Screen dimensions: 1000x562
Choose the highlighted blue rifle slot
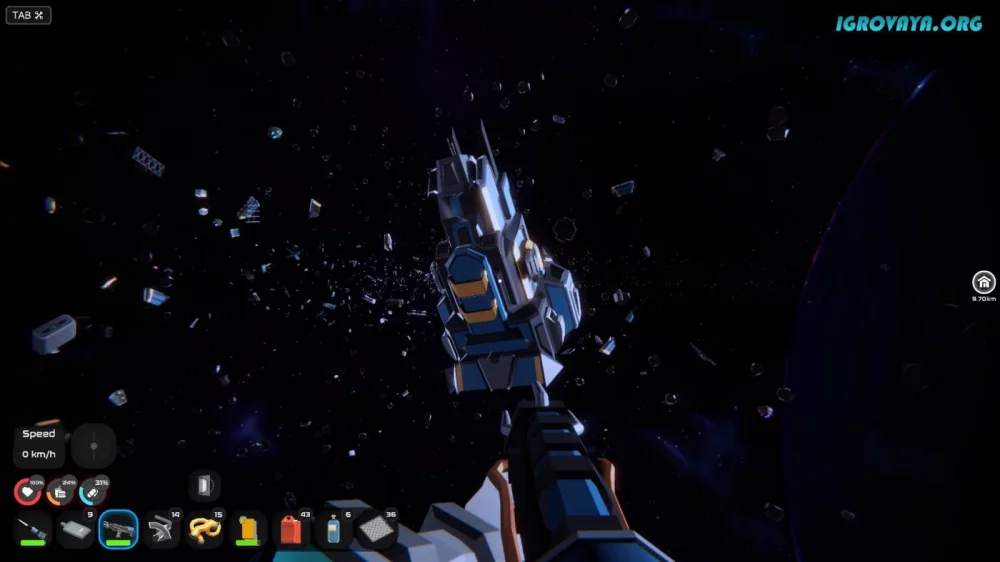point(119,529)
